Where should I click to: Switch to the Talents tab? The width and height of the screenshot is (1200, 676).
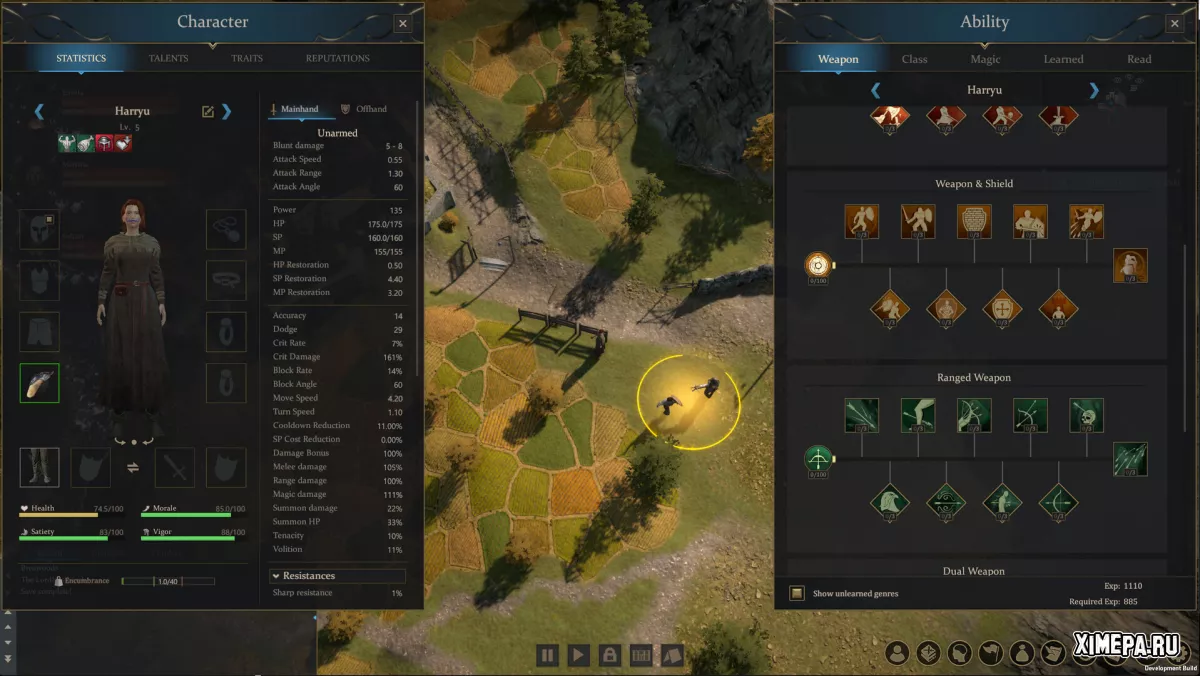pyautogui.click(x=168, y=58)
